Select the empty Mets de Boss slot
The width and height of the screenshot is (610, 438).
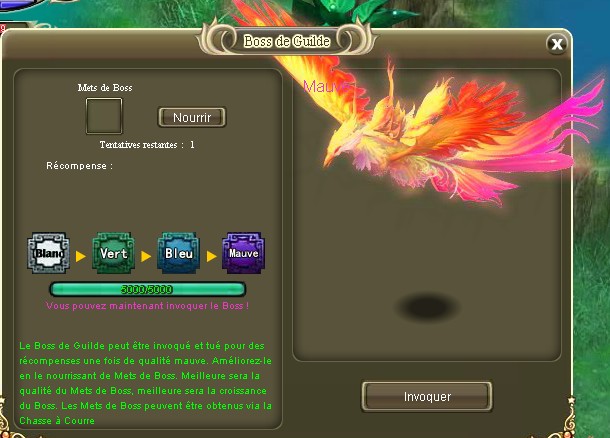[x=104, y=117]
